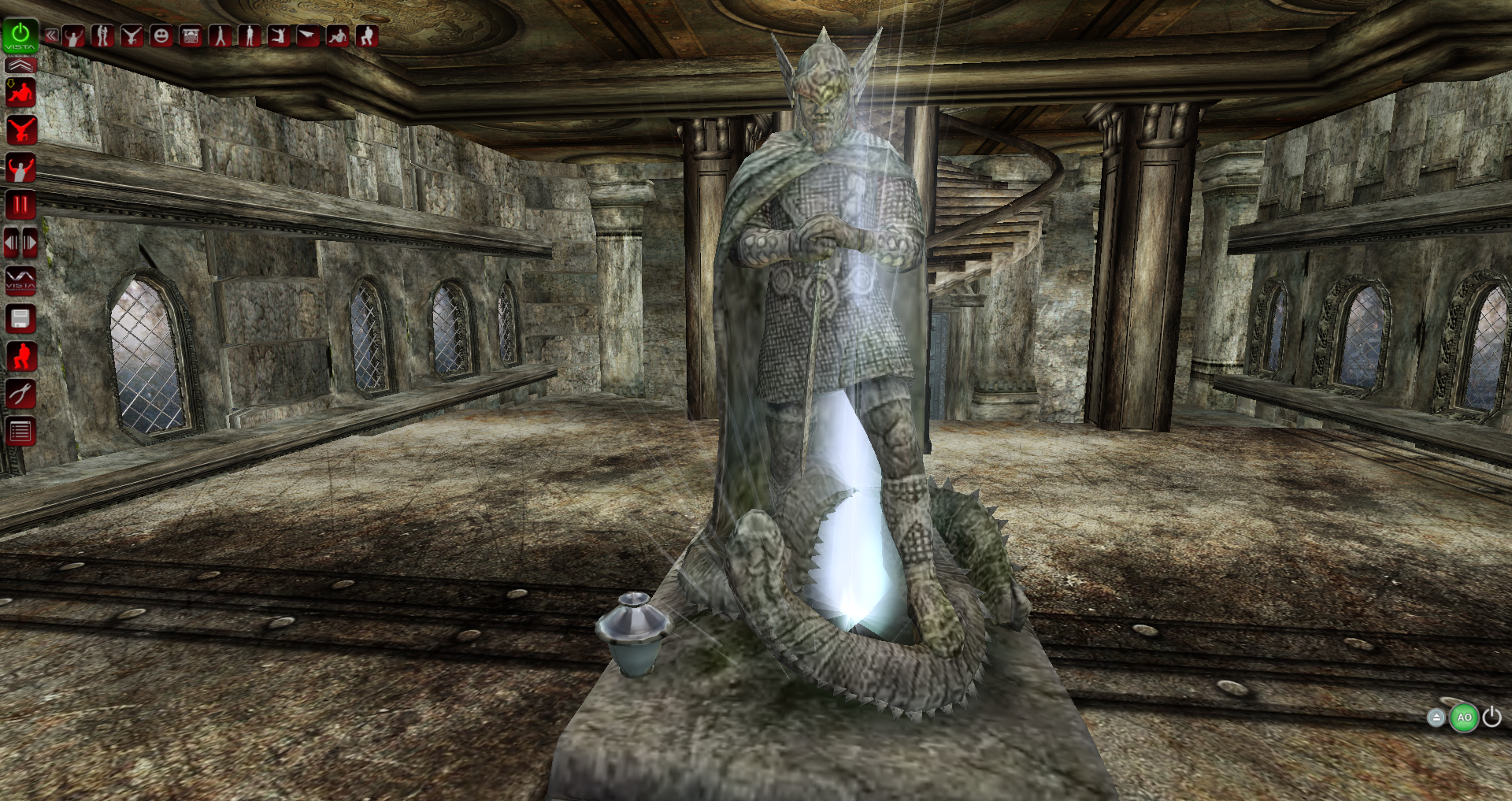Toggle the green AO button

pyautogui.click(x=1464, y=718)
